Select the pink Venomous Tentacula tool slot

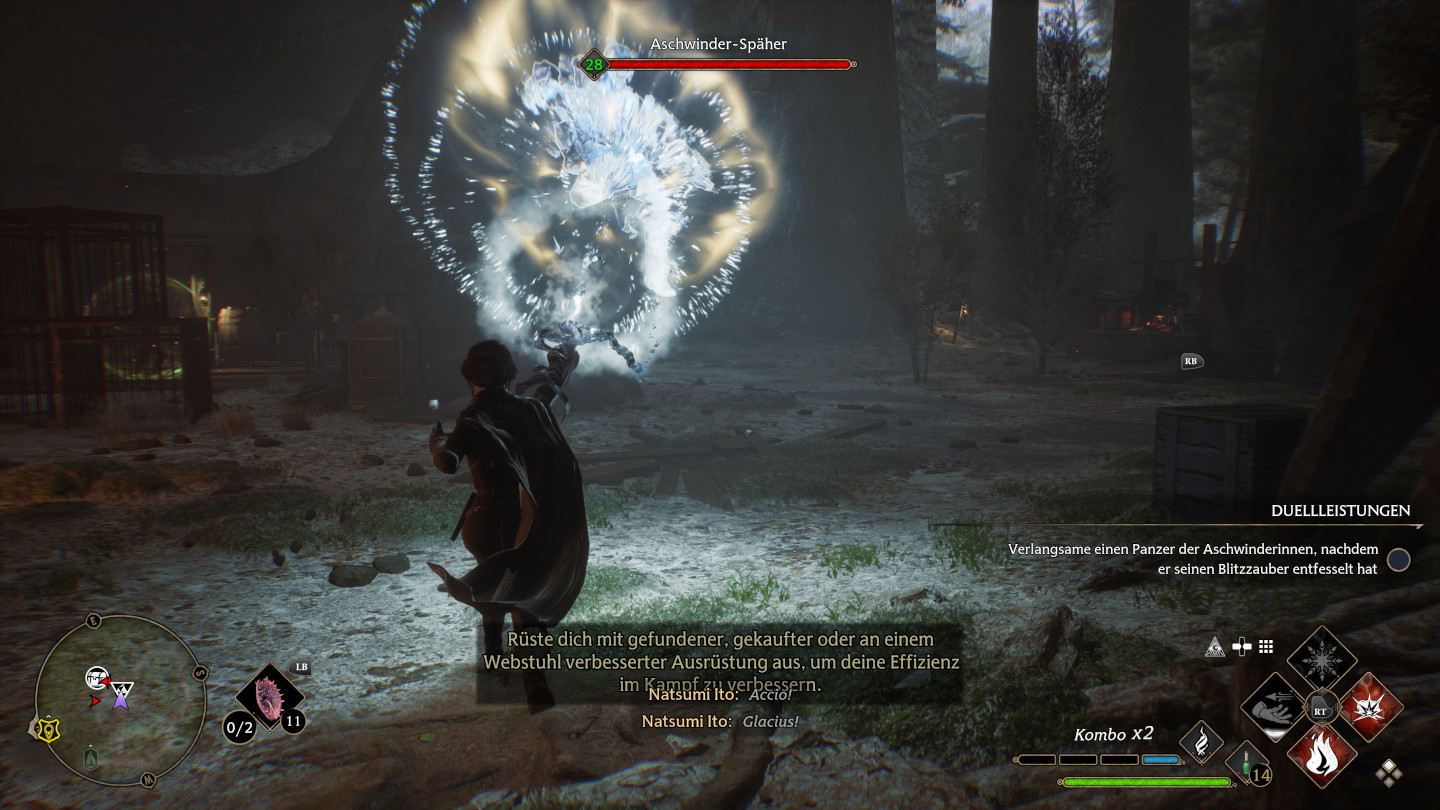[x=269, y=699]
